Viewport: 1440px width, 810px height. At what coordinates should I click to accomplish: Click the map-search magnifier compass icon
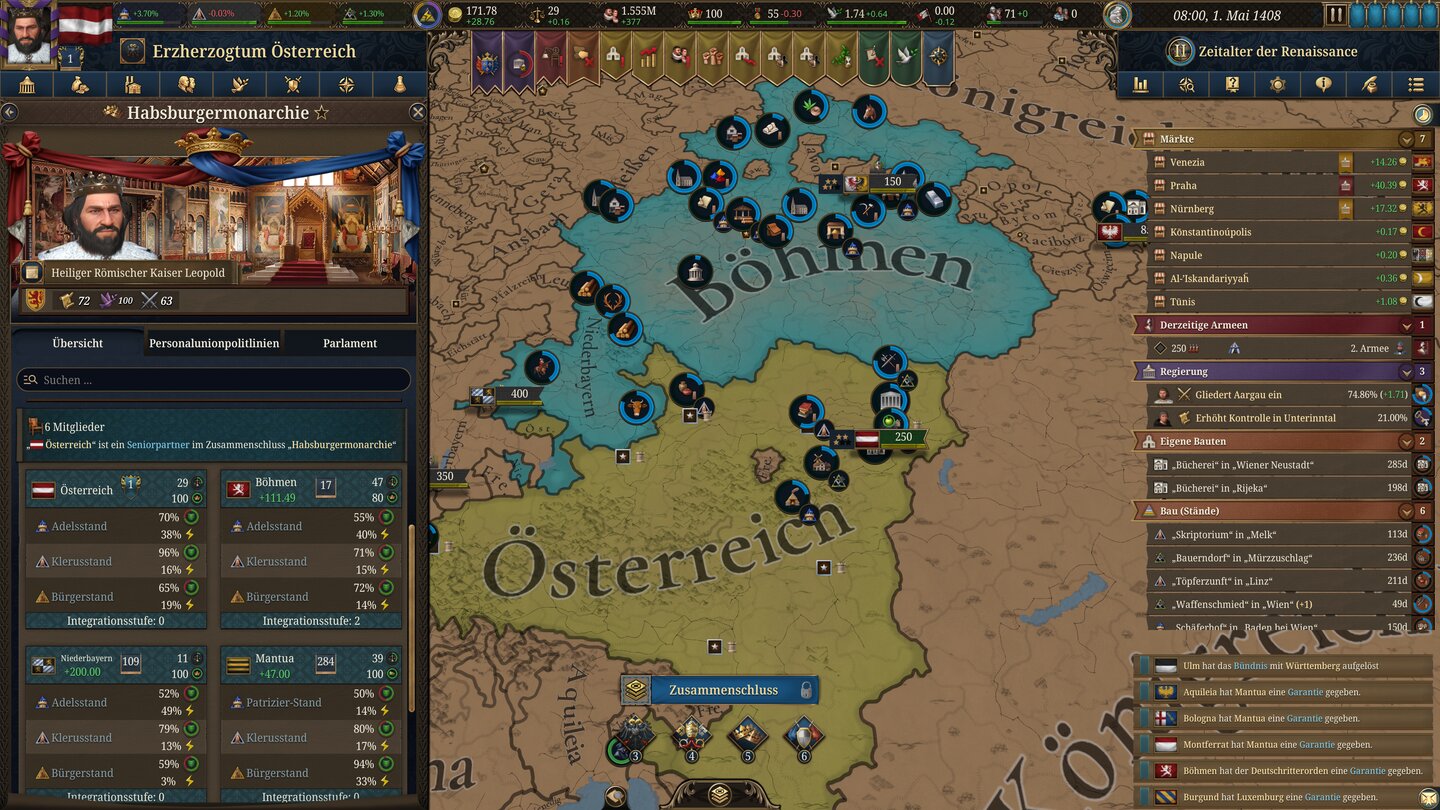[1187, 85]
